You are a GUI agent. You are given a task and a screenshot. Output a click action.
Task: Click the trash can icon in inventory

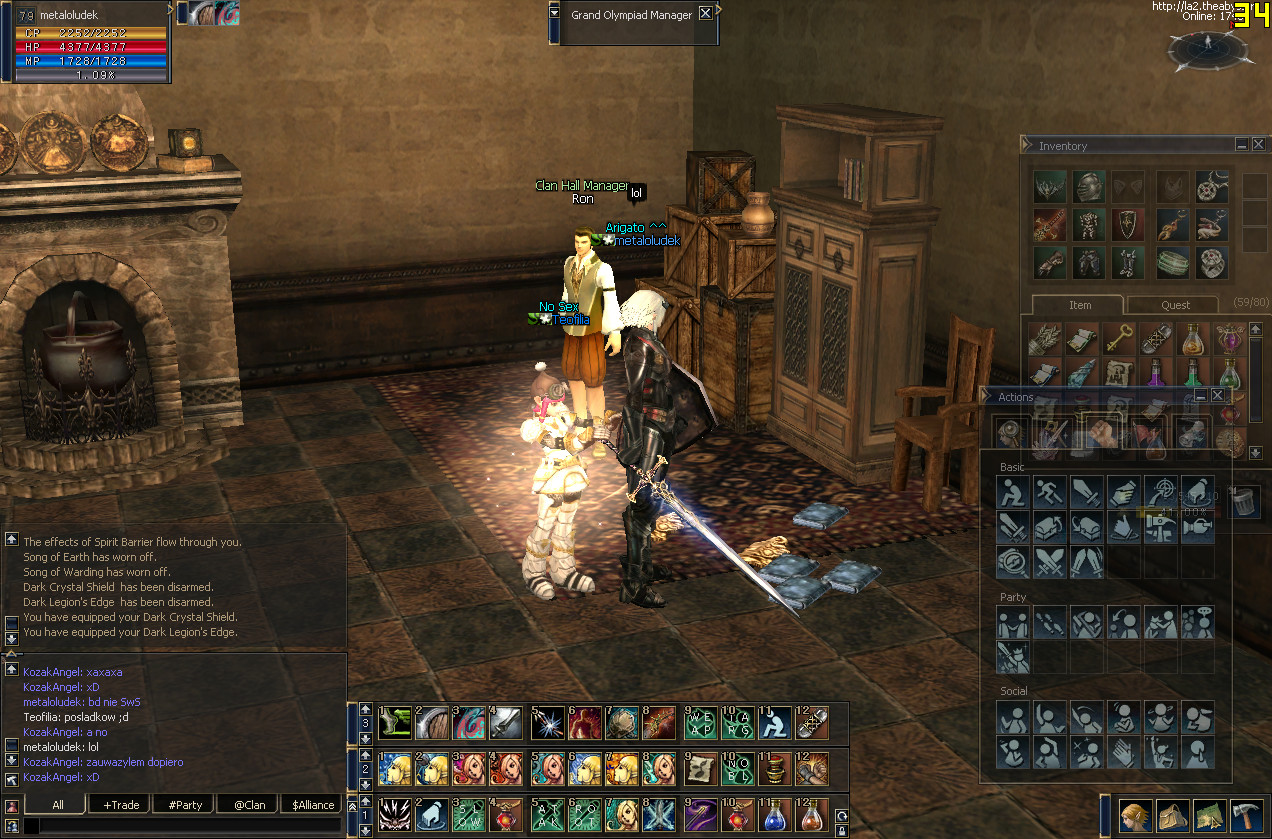[x=1243, y=500]
